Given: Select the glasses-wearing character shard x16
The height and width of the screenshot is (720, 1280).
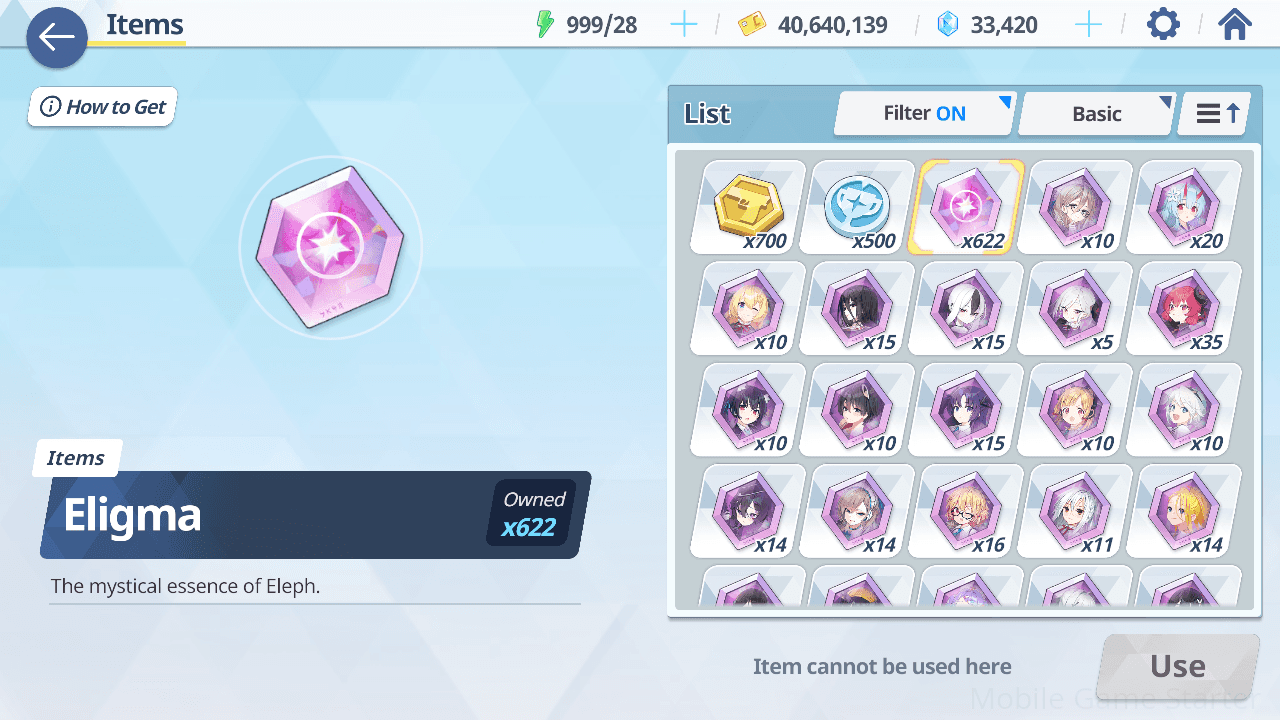Looking at the screenshot, I should (x=966, y=510).
